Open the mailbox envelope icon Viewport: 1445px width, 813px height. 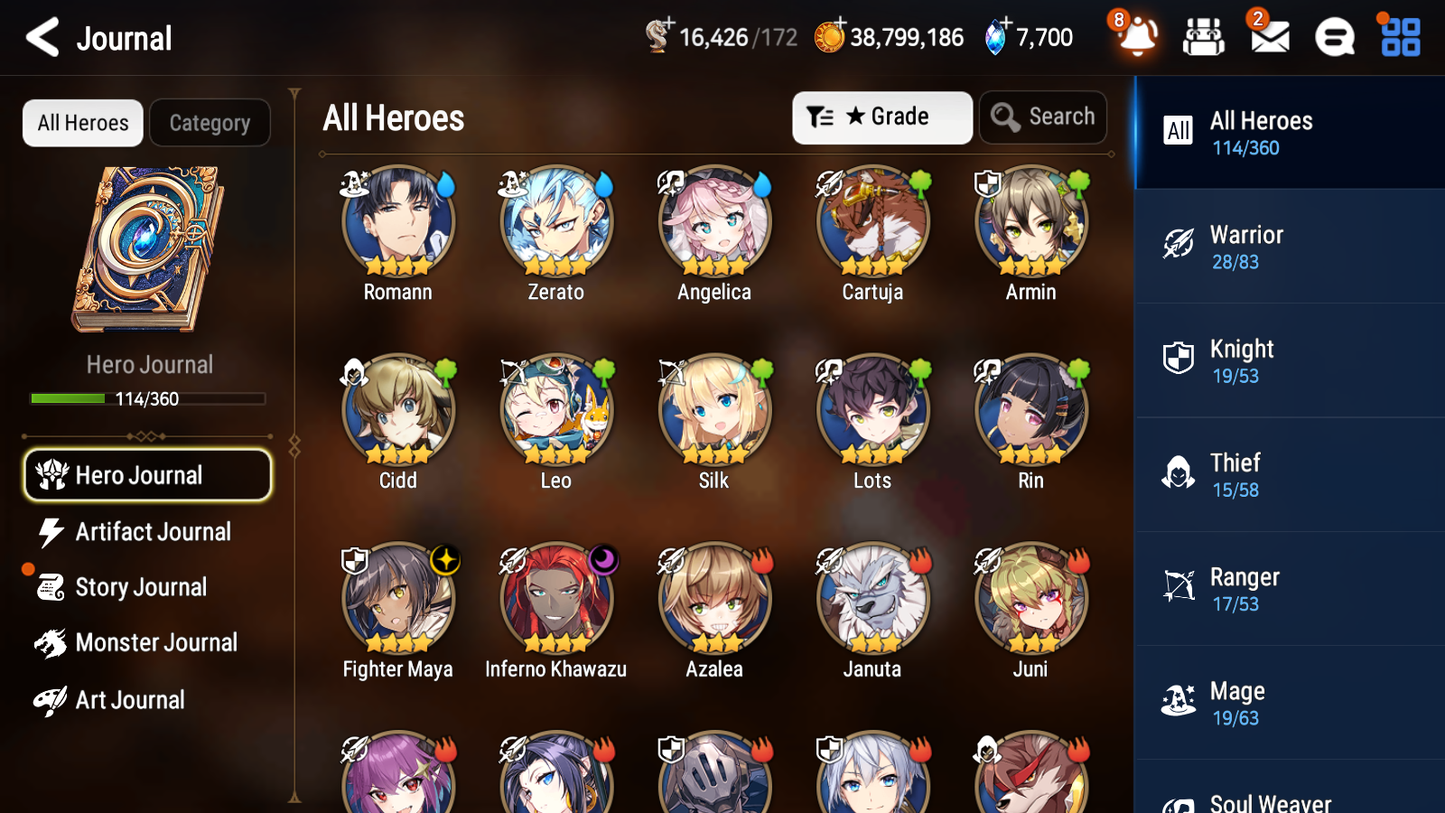[1268, 36]
